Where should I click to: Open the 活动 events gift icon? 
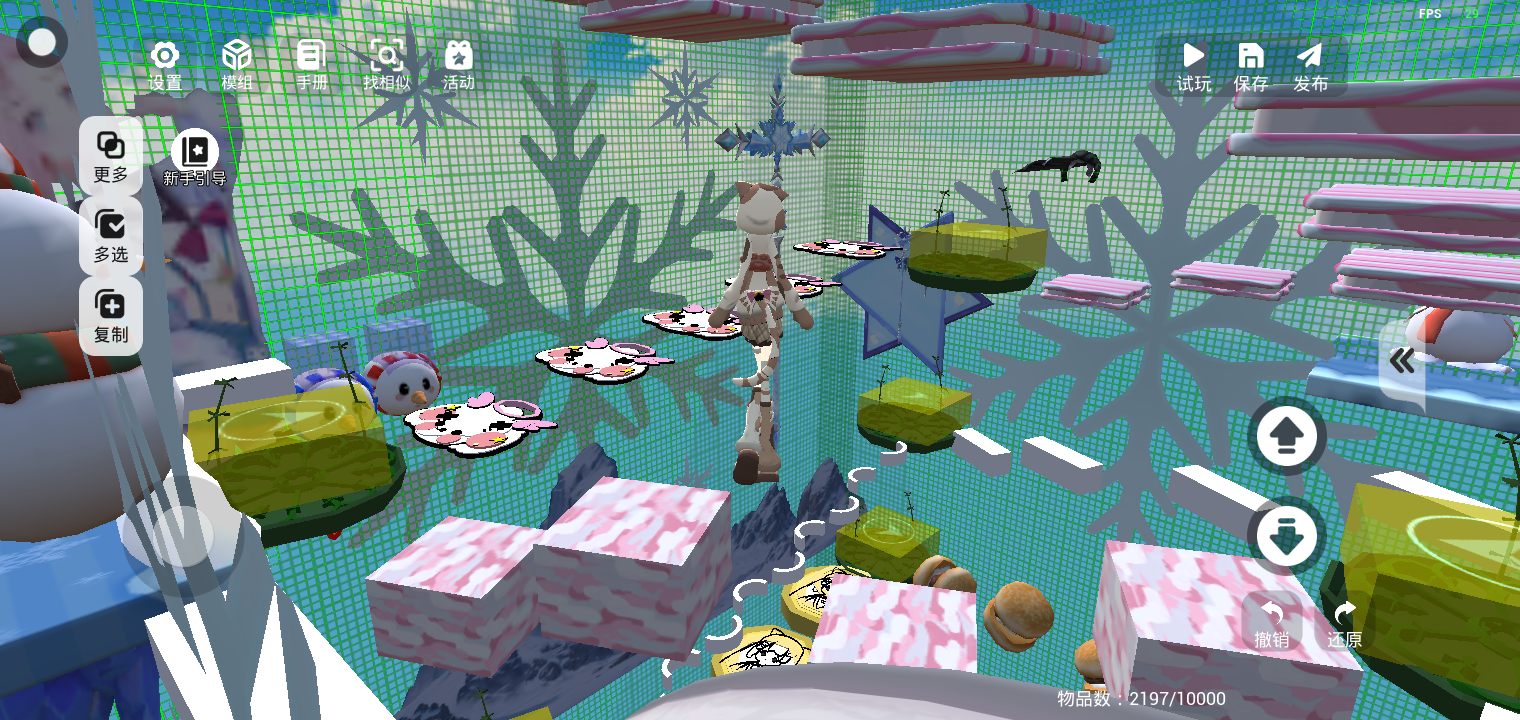coord(459,65)
